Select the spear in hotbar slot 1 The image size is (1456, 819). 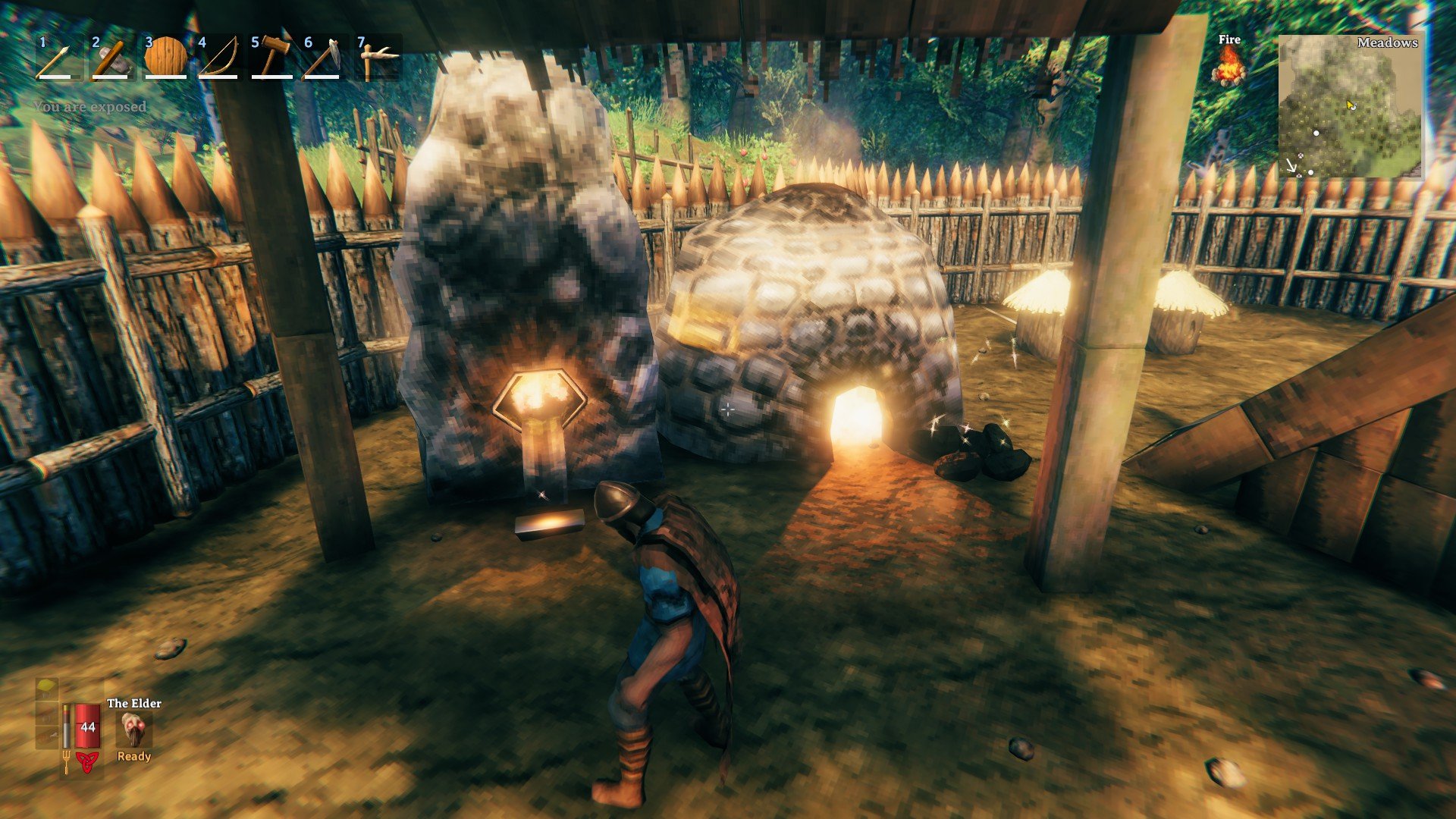pos(58,58)
